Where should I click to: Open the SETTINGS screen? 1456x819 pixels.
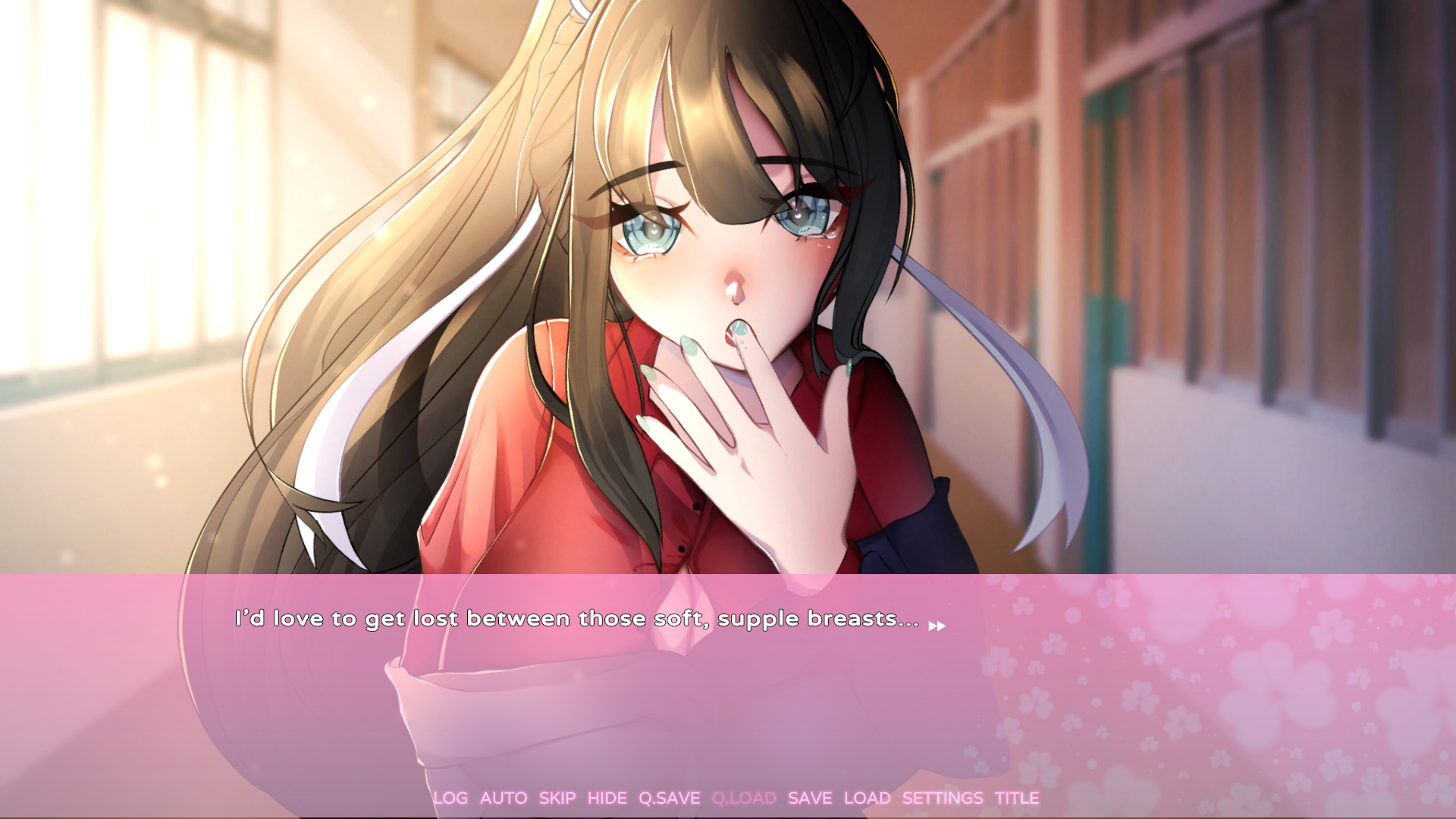click(944, 798)
